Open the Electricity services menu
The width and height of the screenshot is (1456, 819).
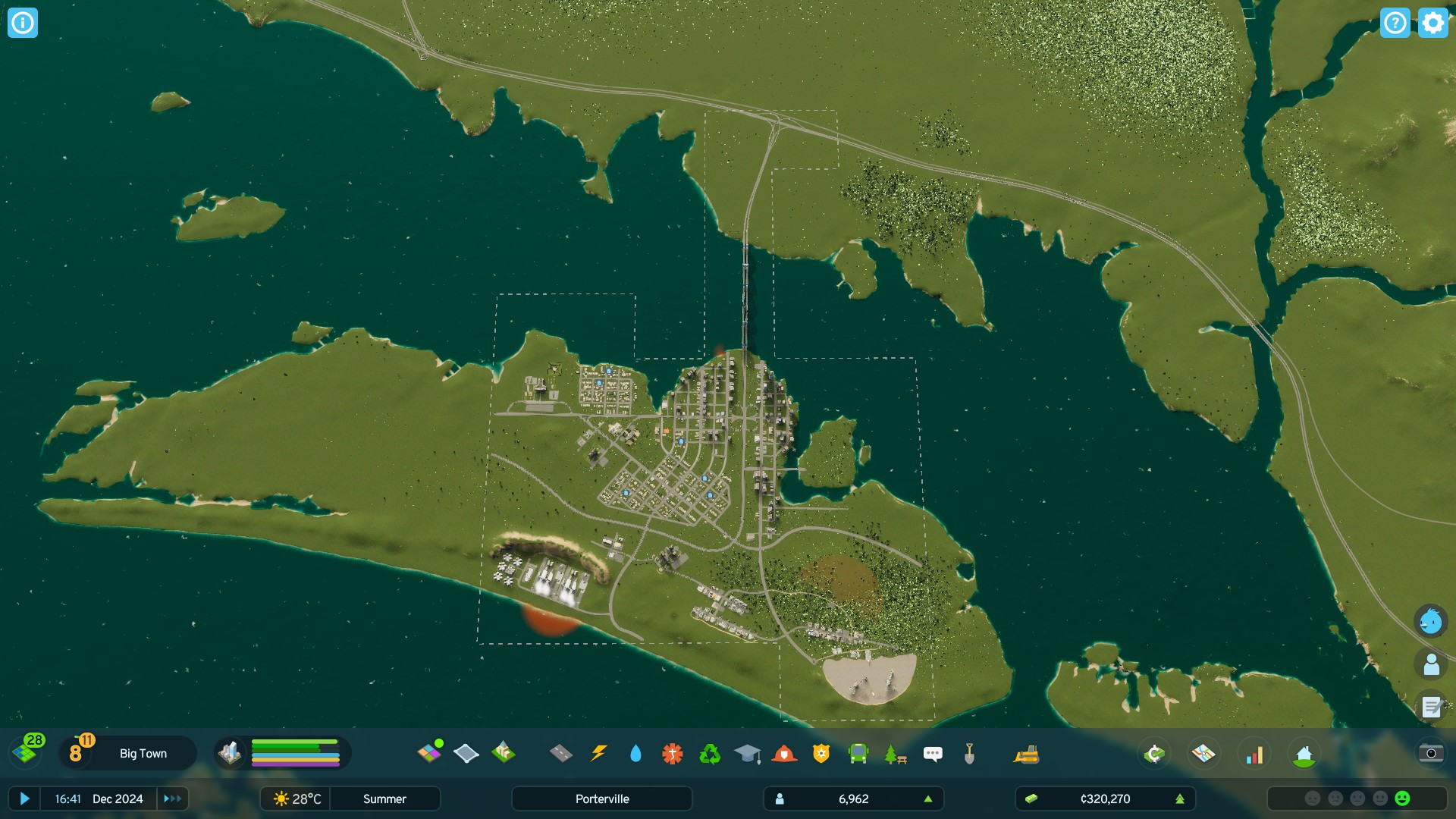coord(599,753)
